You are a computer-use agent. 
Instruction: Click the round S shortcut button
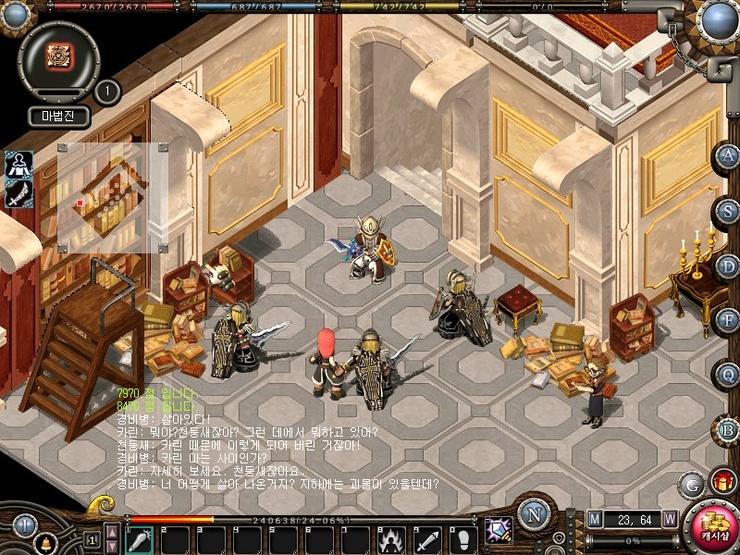[x=727, y=210]
